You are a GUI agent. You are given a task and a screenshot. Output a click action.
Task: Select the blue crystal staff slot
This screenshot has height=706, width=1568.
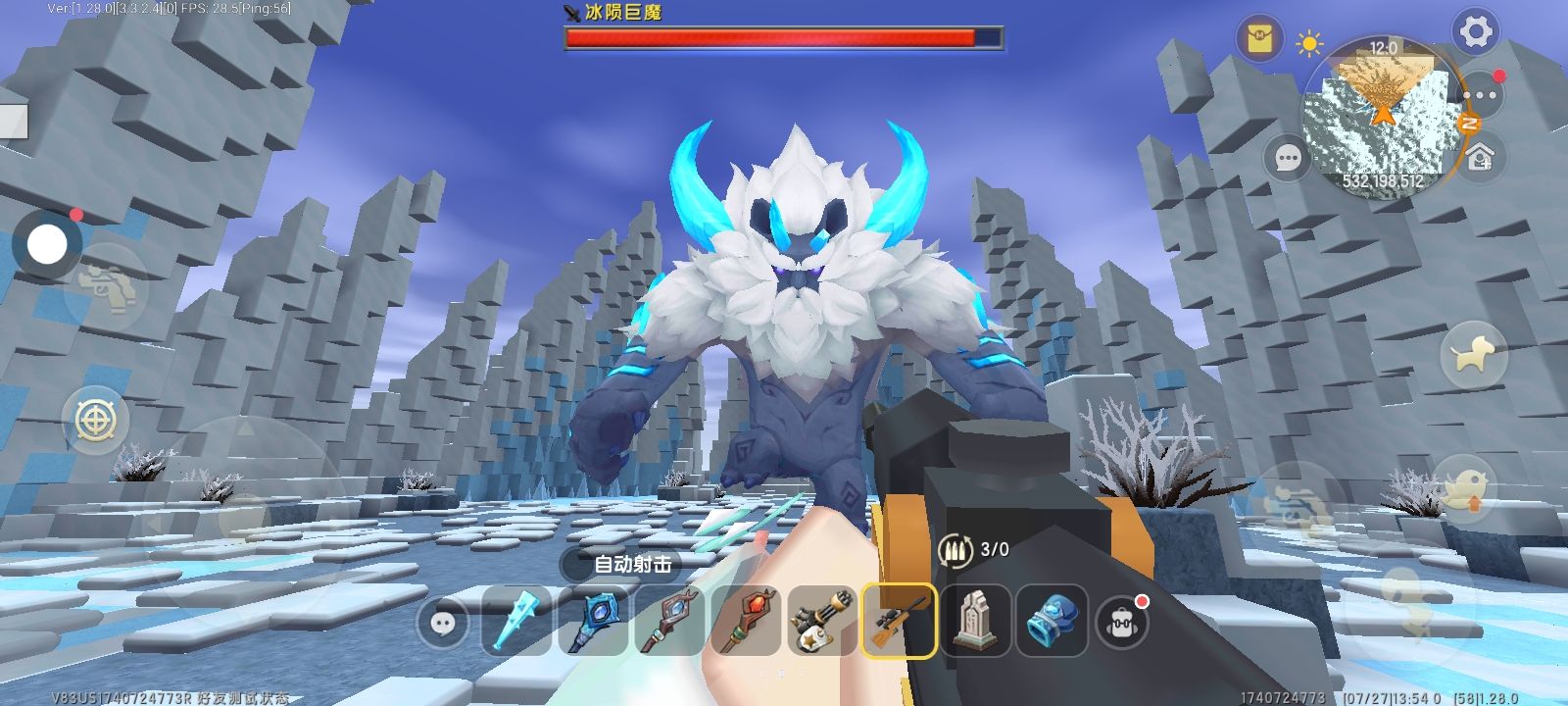593,621
